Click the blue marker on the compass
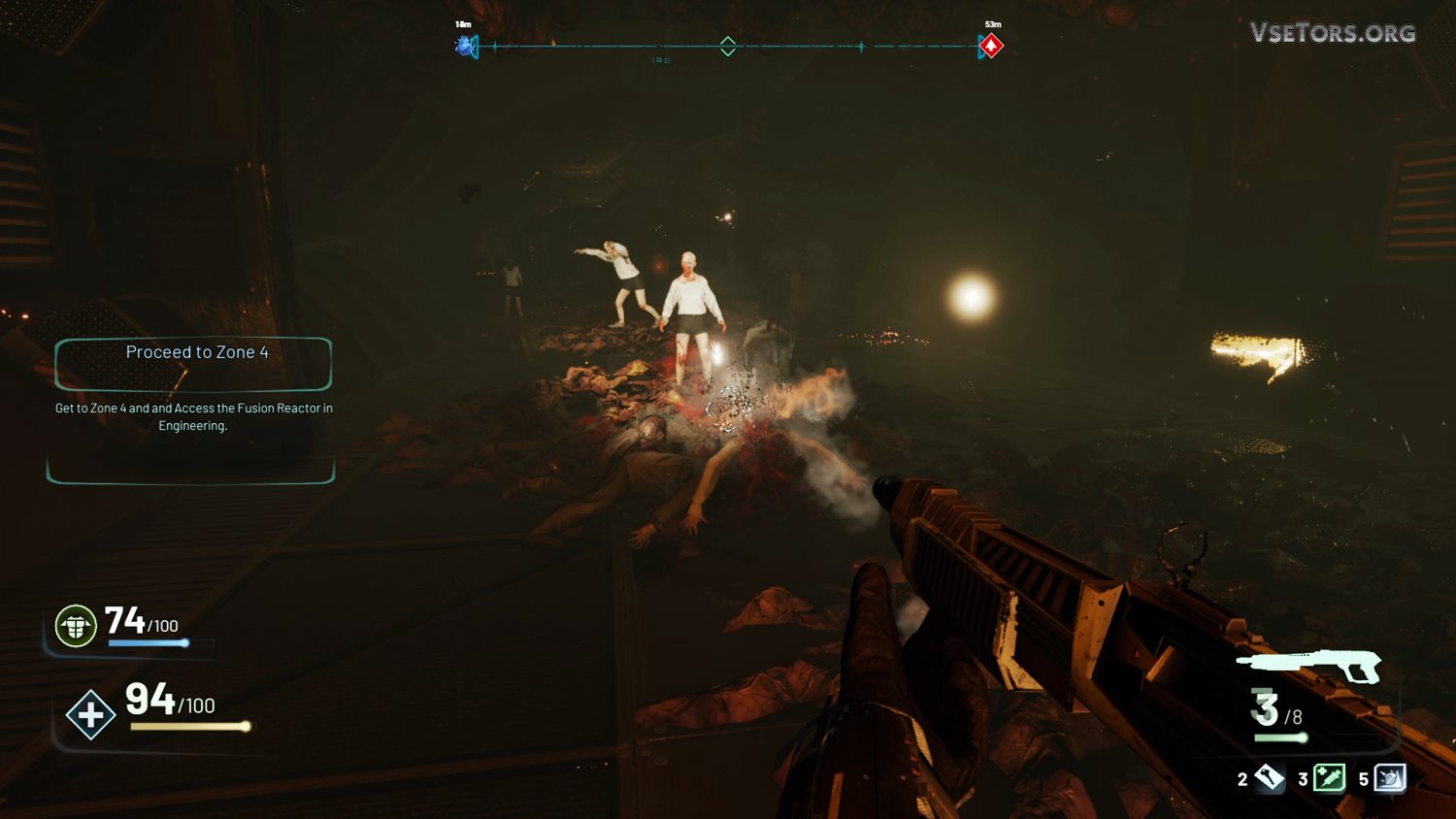Viewport: 1456px width, 819px height. click(x=467, y=46)
